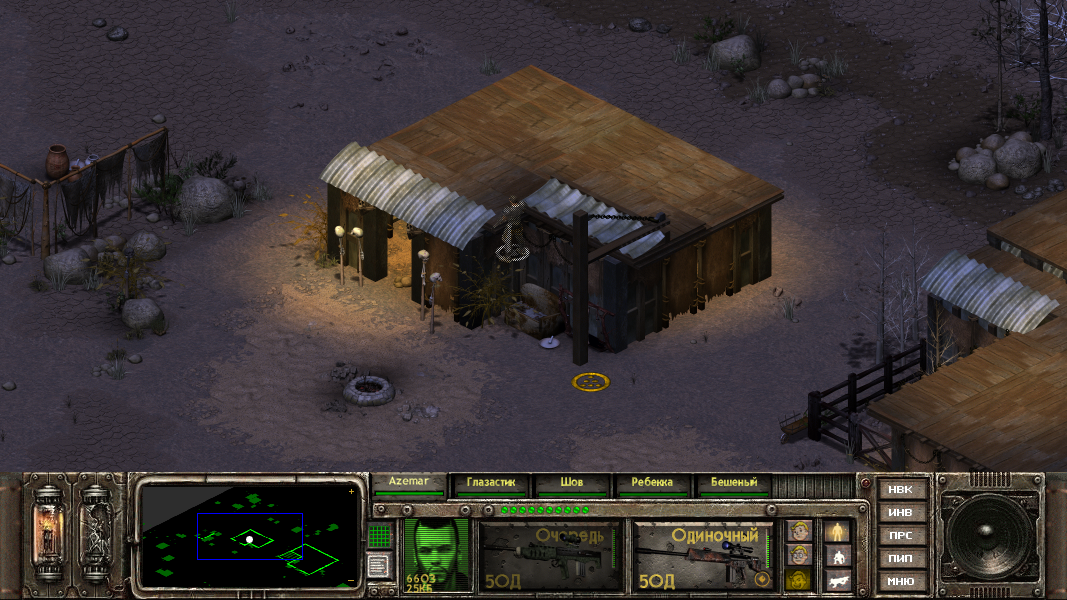Open the НВК skills button
This screenshot has height=600, width=1067.
click(900, 490)
